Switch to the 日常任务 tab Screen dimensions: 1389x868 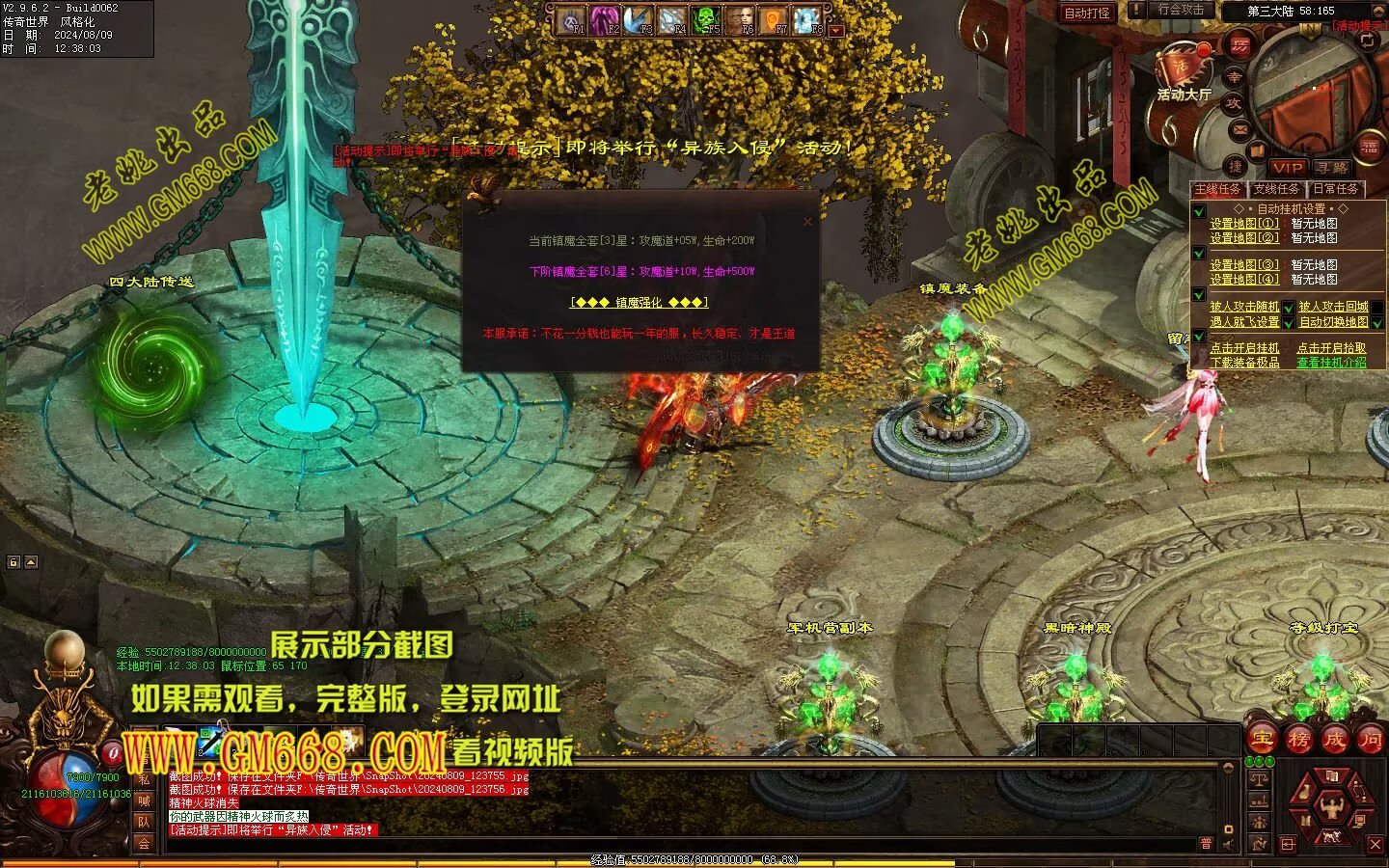(x=1335, y=189)
